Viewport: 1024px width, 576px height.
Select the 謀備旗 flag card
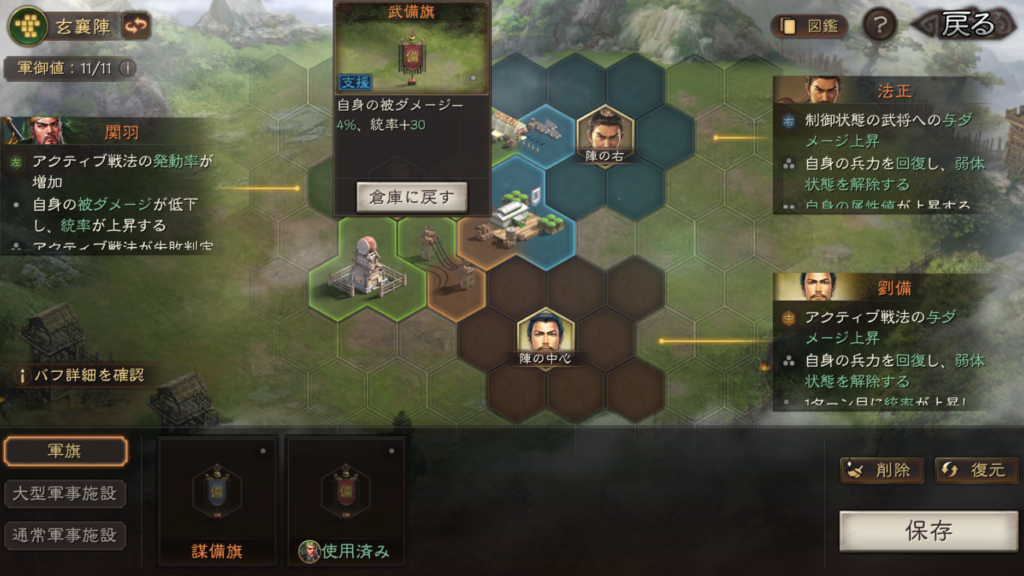(218, 498)
